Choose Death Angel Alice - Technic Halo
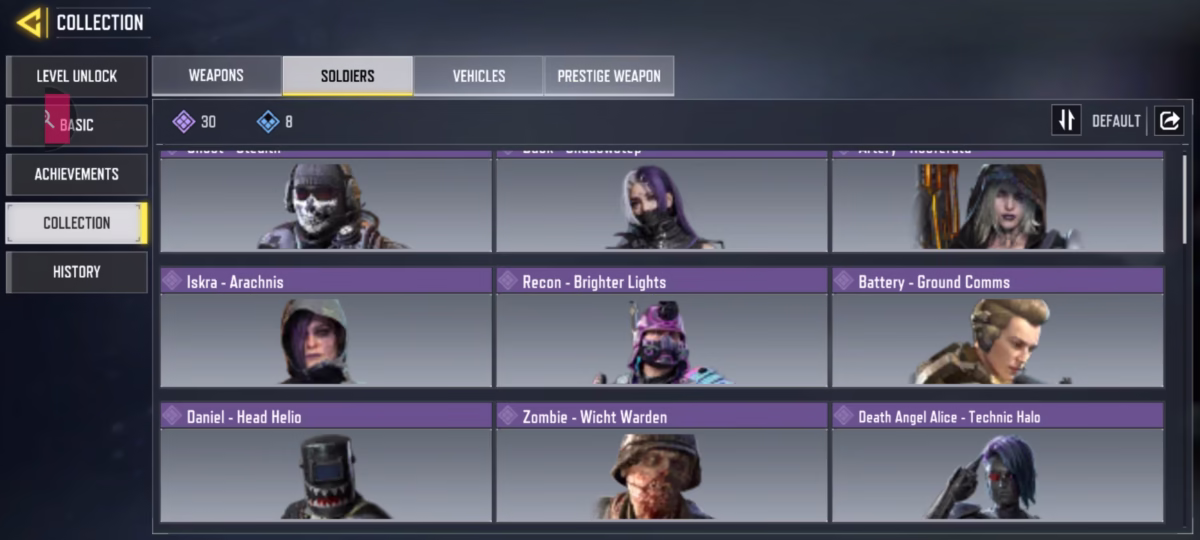The image size is (1200, 540). [997, 462]
